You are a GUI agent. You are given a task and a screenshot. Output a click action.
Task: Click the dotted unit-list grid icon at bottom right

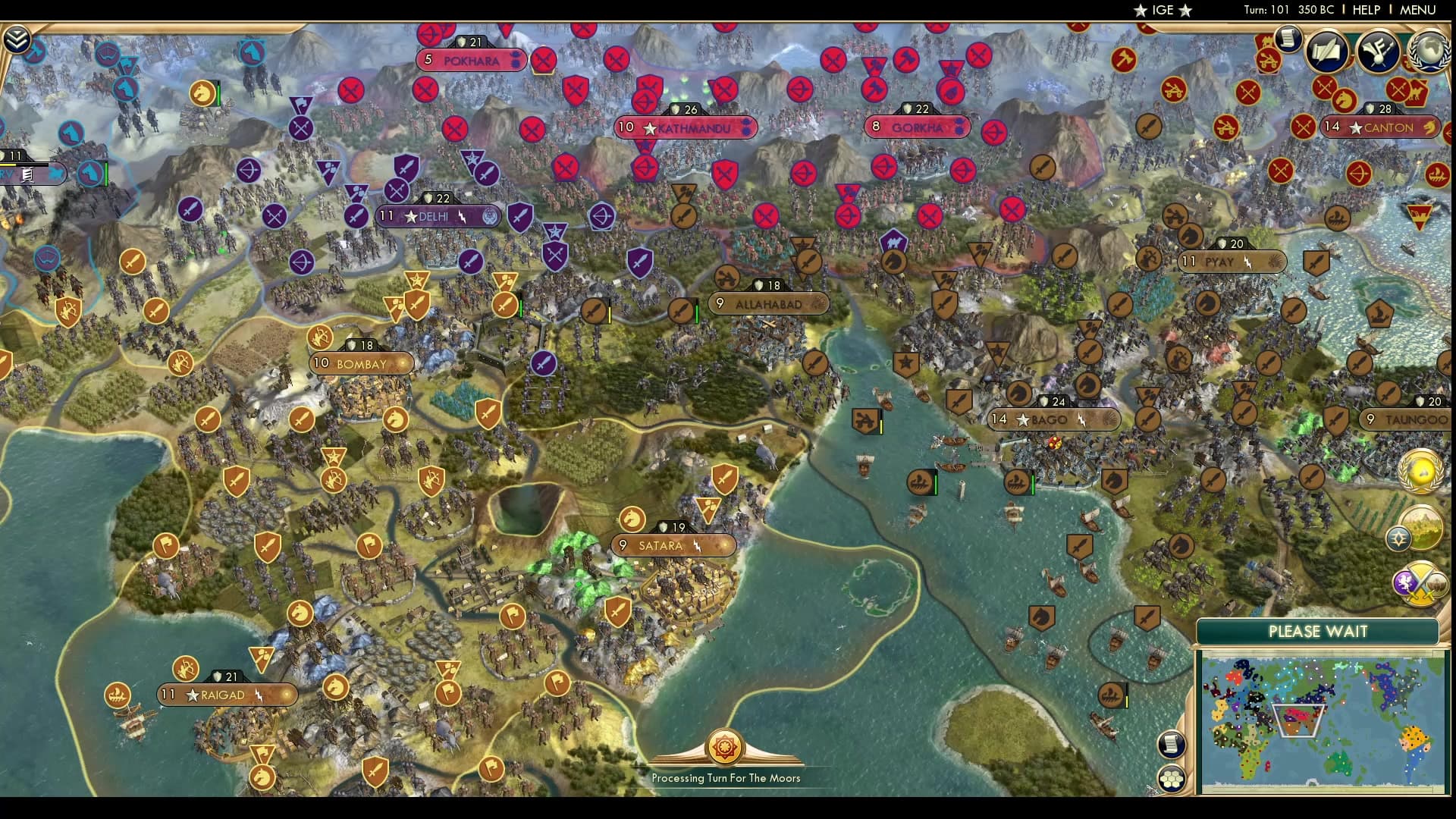pyautogui.click(x=1171, y=779)
